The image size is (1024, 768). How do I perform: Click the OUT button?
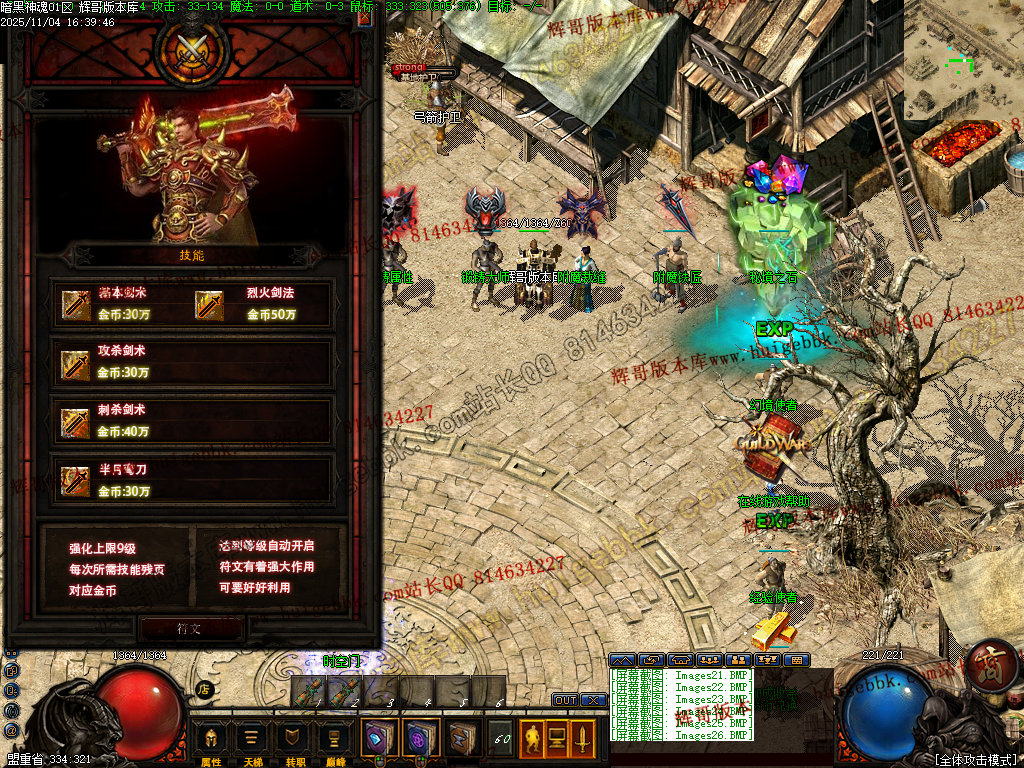[565, 700]
